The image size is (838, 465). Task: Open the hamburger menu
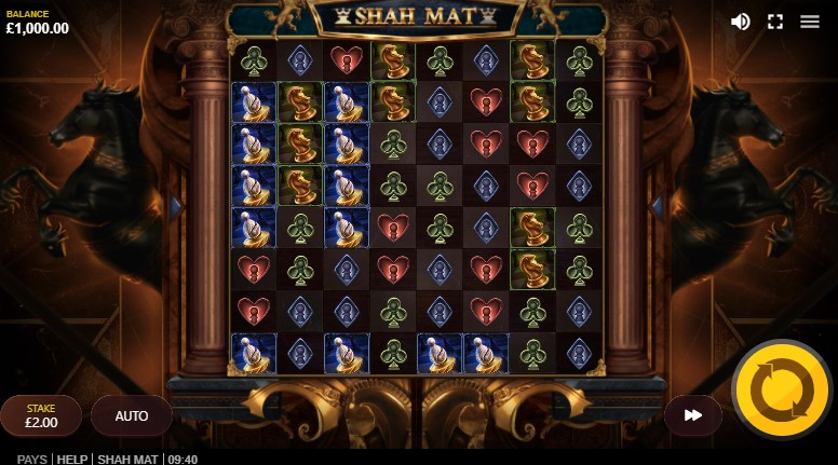(x=810, y=22)
